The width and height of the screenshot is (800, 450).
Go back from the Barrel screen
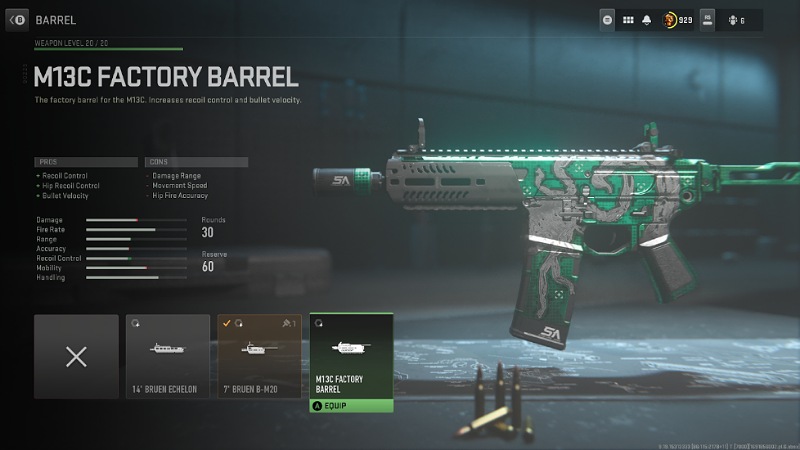pos(17,19)
